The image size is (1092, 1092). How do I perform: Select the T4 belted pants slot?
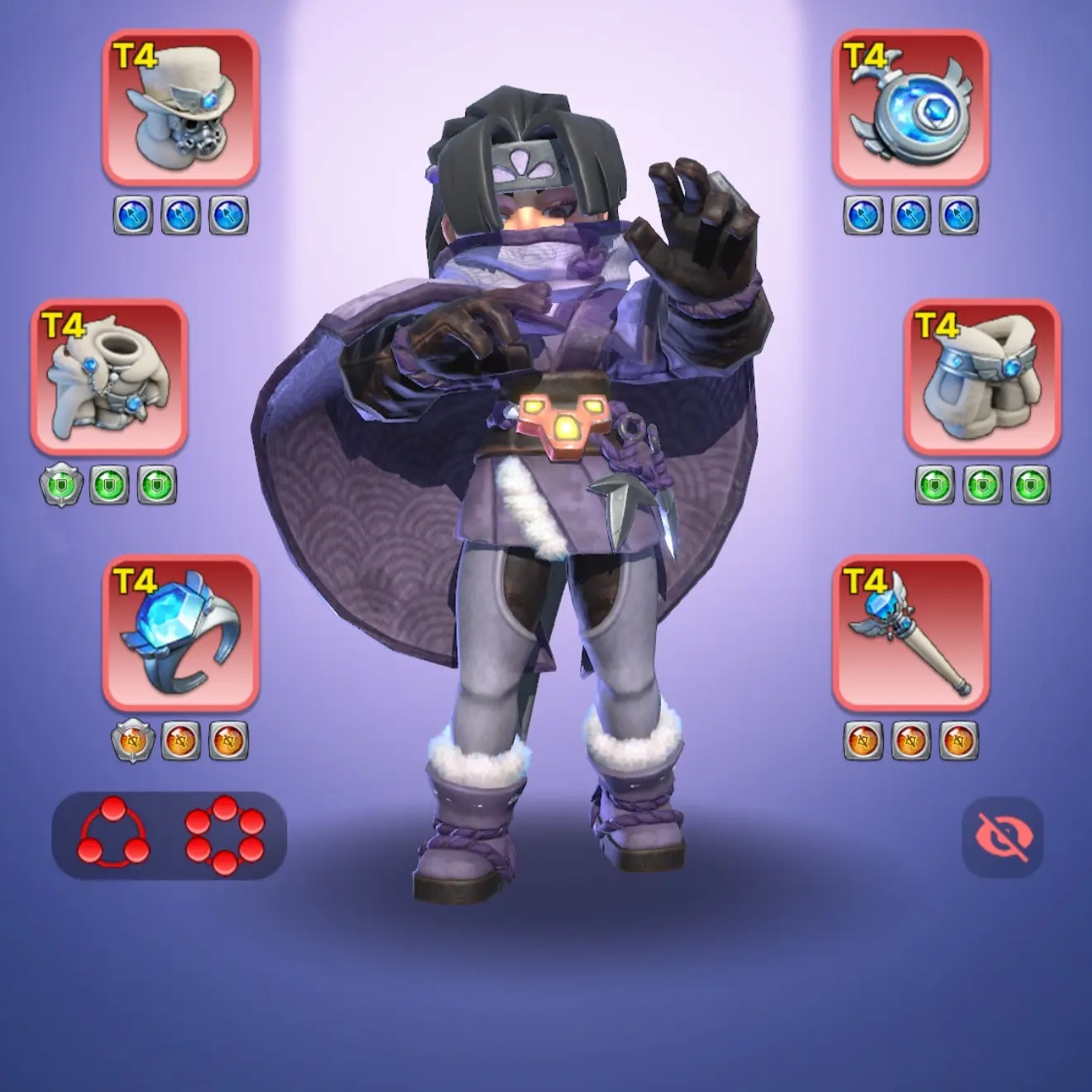tap(982, 377)
